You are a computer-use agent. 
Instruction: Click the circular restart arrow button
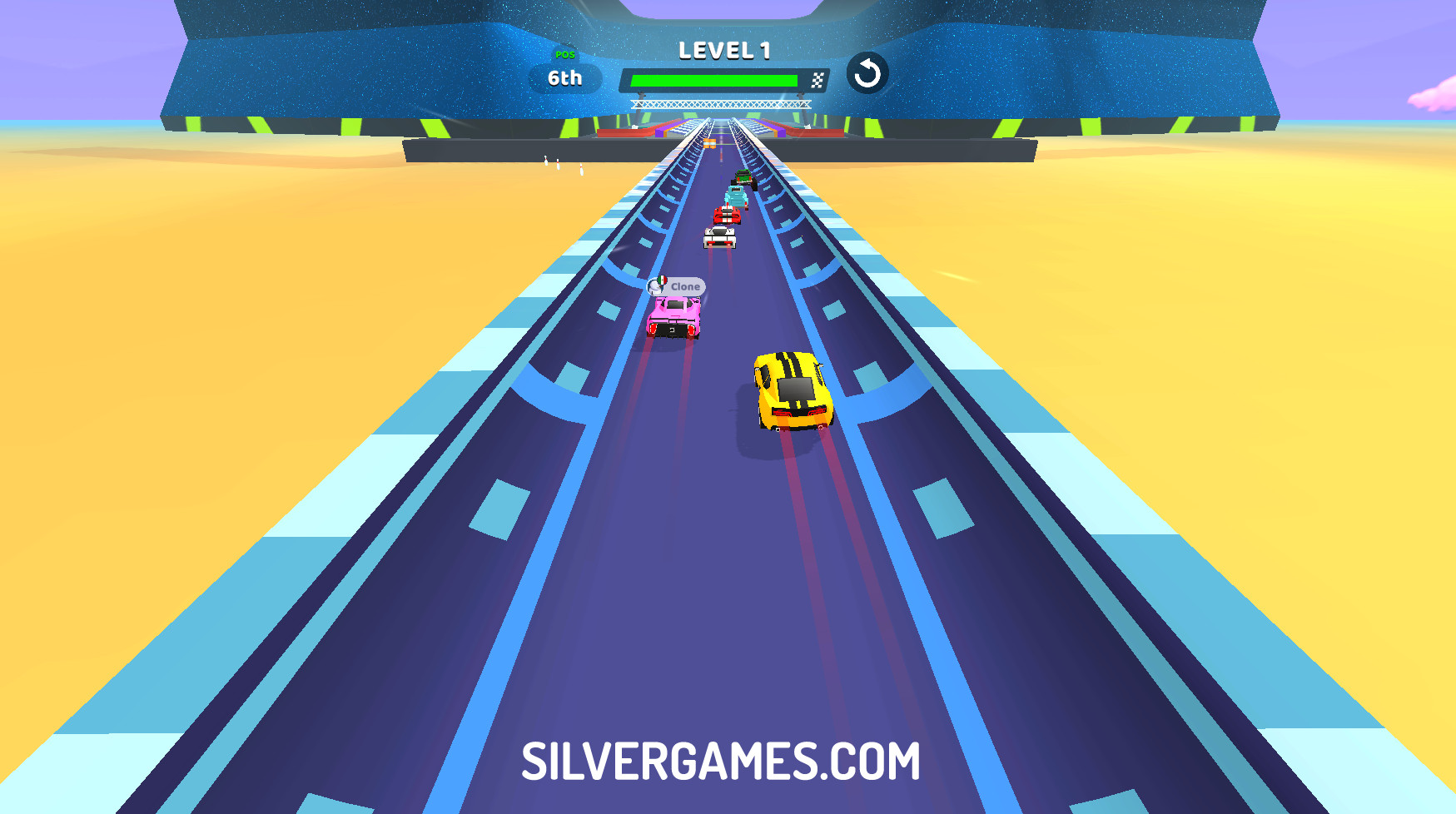[867, 74]
